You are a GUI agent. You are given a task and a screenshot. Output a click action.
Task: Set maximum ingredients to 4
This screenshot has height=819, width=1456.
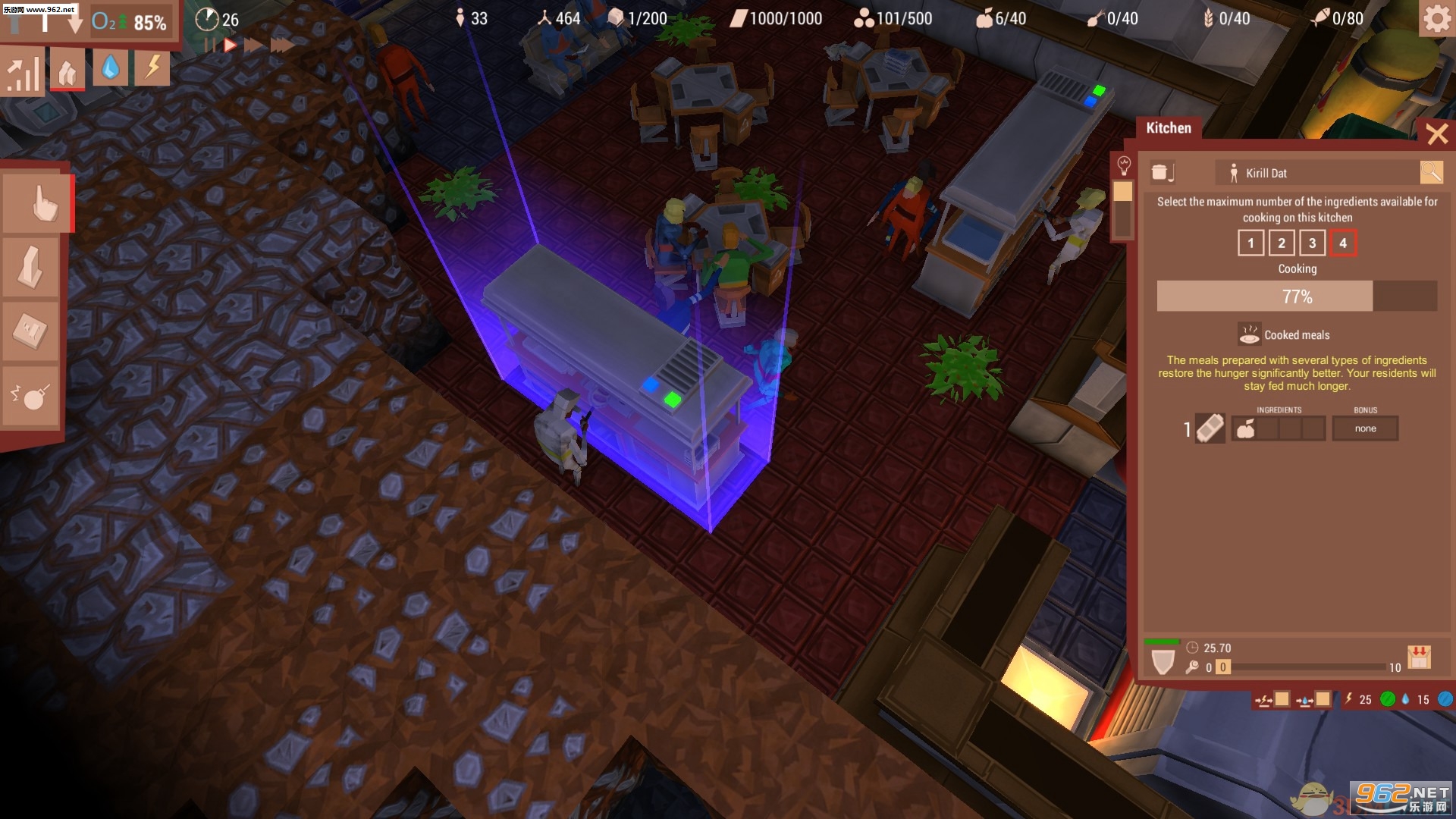(x=1343, y=243)
